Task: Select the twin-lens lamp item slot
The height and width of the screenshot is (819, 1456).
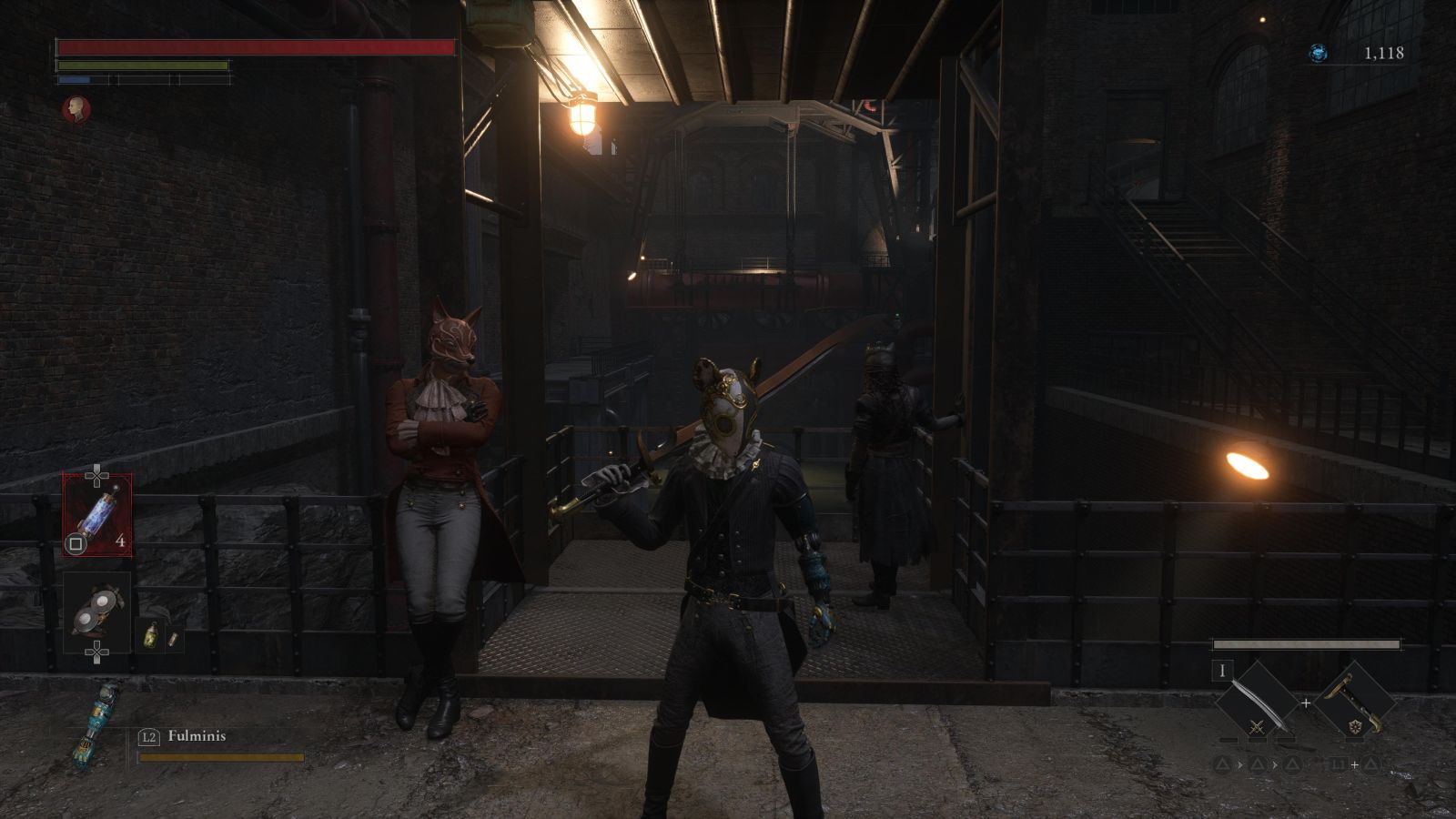Action: [96, 612]
